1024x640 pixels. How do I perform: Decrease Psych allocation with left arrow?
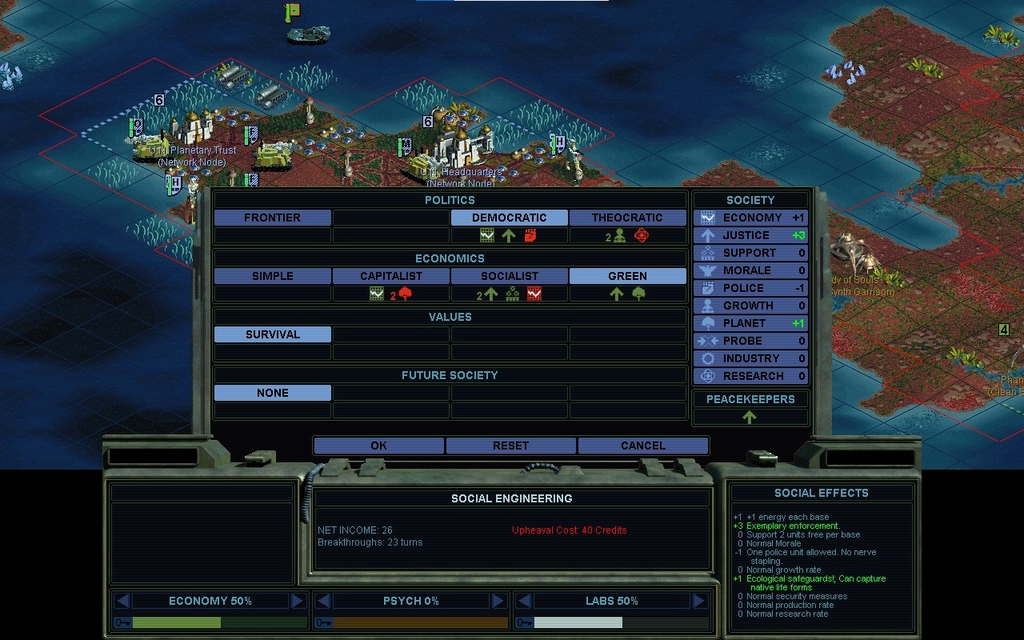[x=323, y=601]
